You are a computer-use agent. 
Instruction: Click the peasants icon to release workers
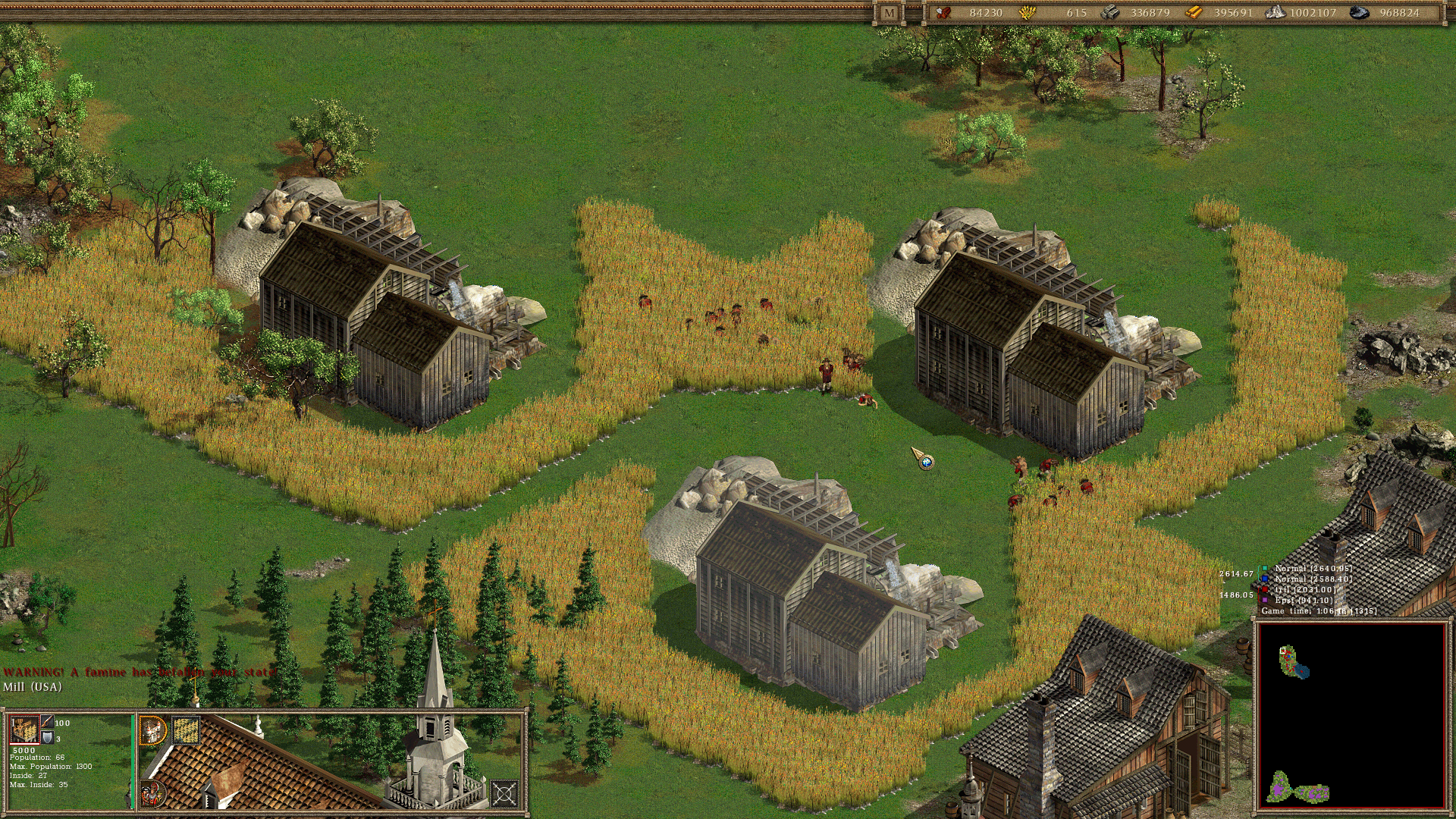pos(152,794)
